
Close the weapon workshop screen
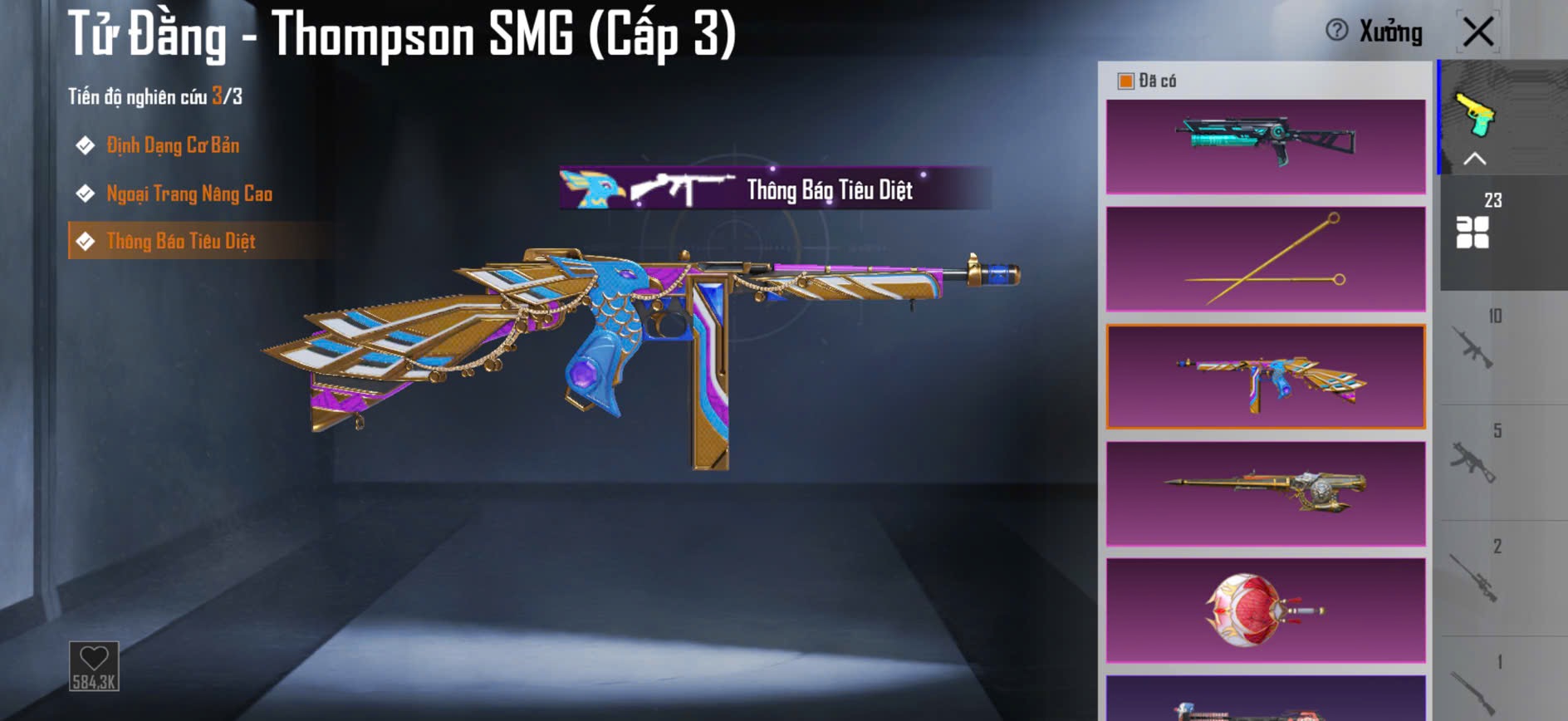coord(1478,32)
